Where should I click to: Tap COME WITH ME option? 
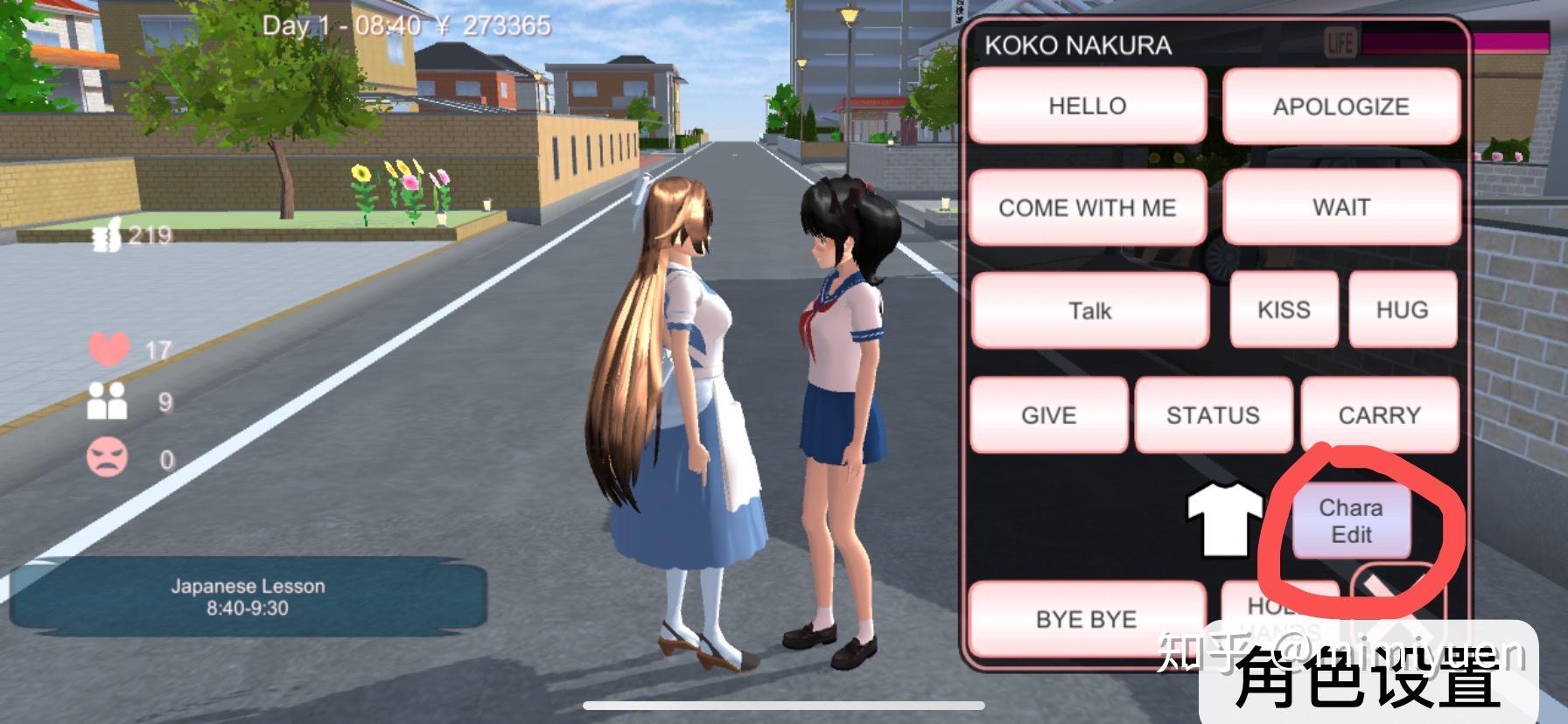tap(1088, 207)
